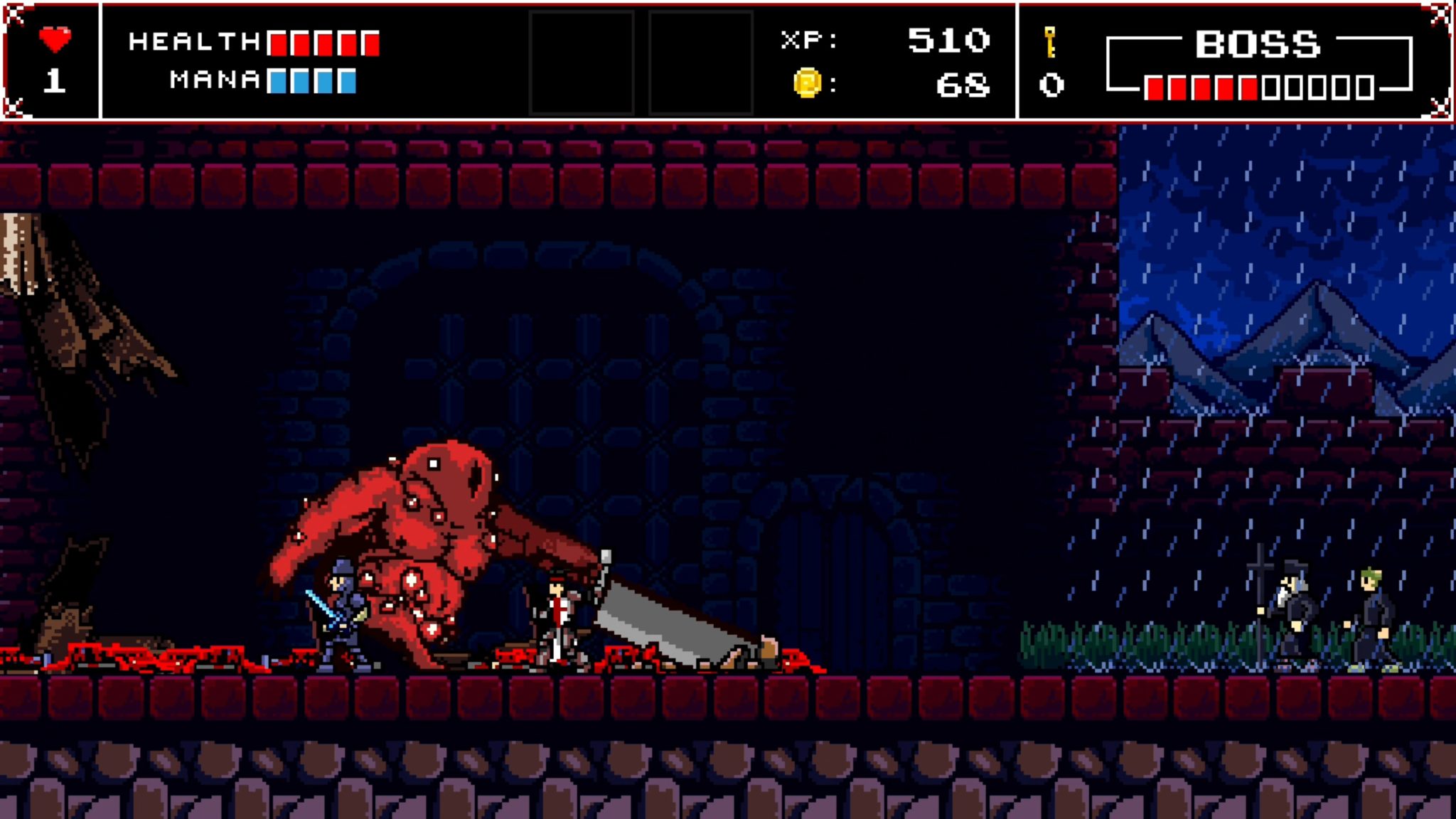1456x819 pixels.
Task: Open the first empty item slot
Action: tap(581, 60)
